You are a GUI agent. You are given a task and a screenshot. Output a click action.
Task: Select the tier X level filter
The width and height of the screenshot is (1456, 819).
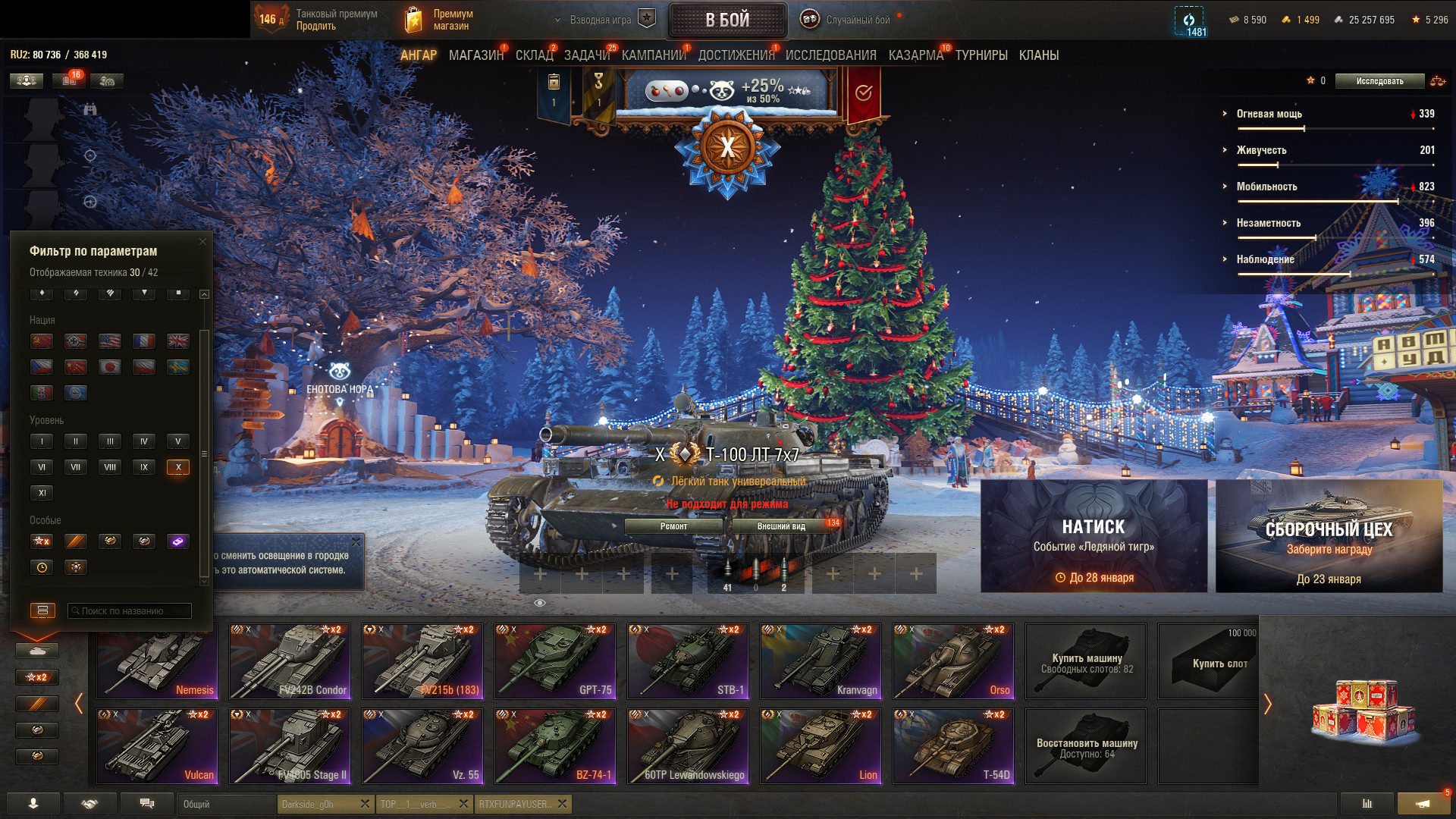(x=177, y=467)
